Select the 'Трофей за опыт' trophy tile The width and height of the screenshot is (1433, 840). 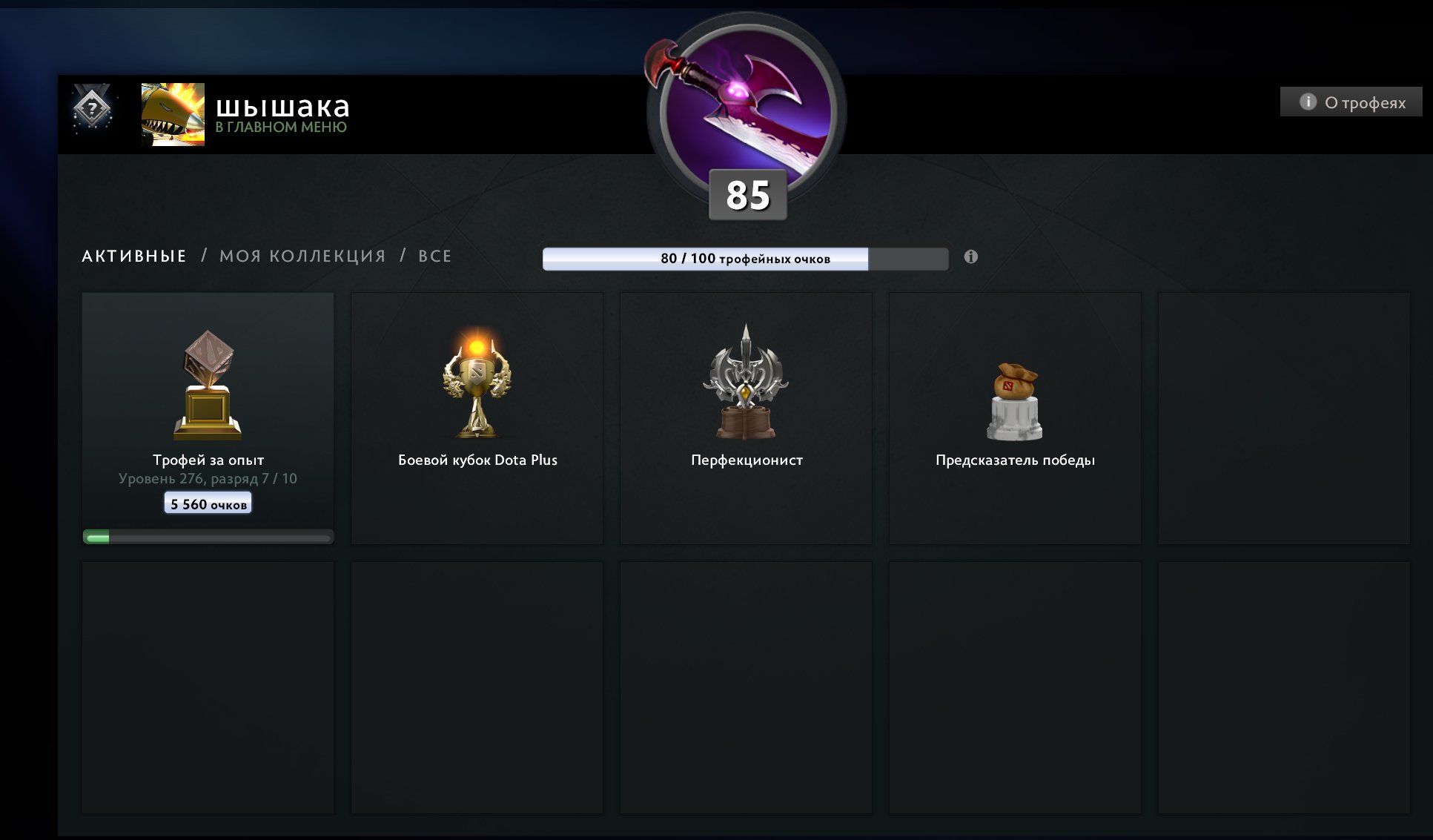click(208, 417)
